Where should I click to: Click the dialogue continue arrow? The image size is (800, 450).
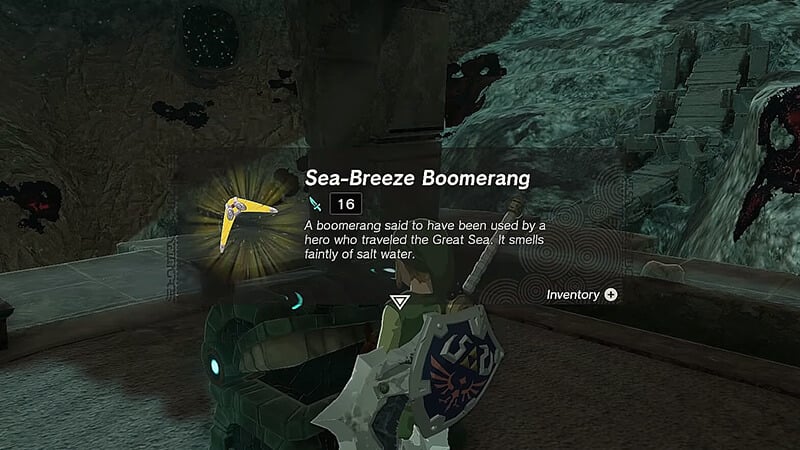coord(400,300)
